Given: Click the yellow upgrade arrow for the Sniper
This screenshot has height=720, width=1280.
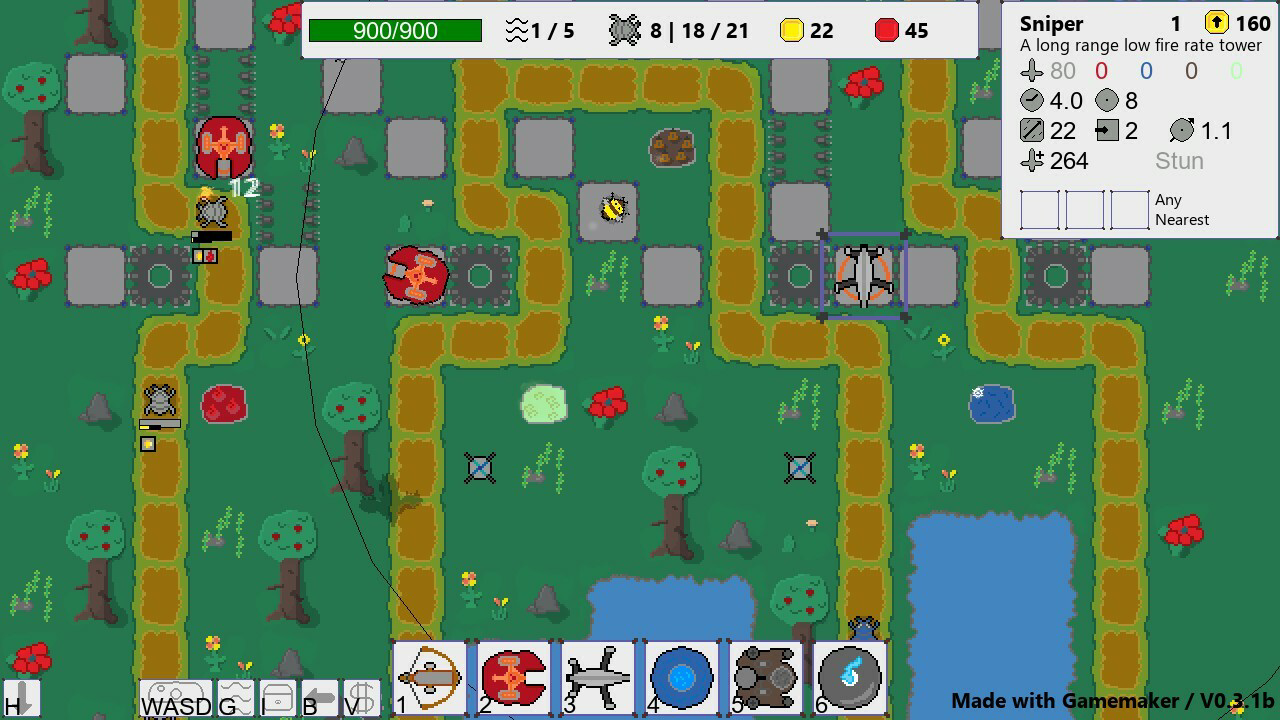Looking at the screenshot, I should (1216, 21).
